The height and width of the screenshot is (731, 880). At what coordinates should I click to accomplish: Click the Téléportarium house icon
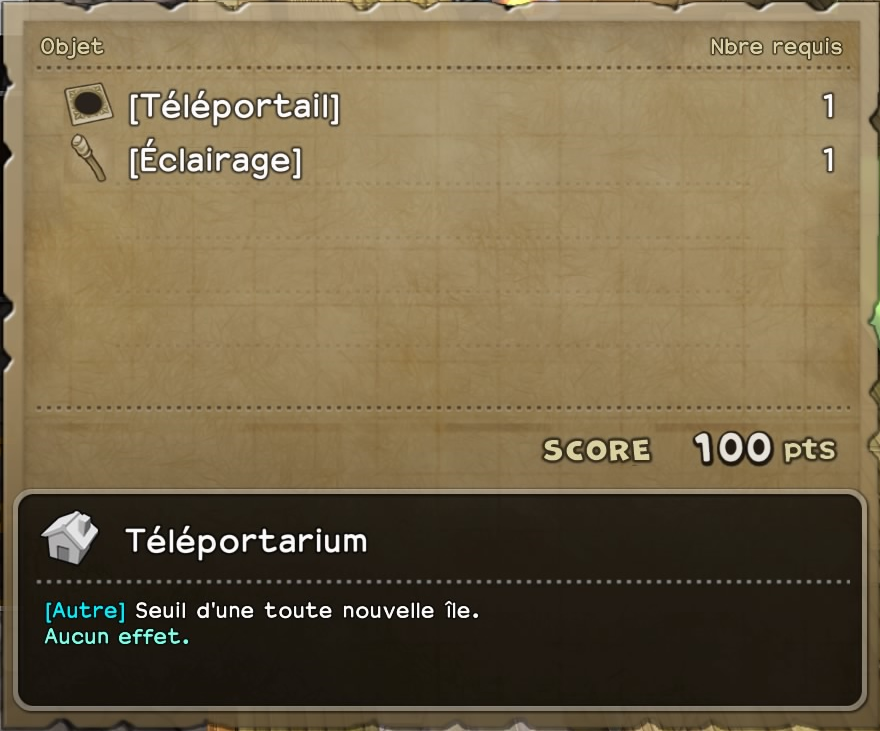click(70, 538)
